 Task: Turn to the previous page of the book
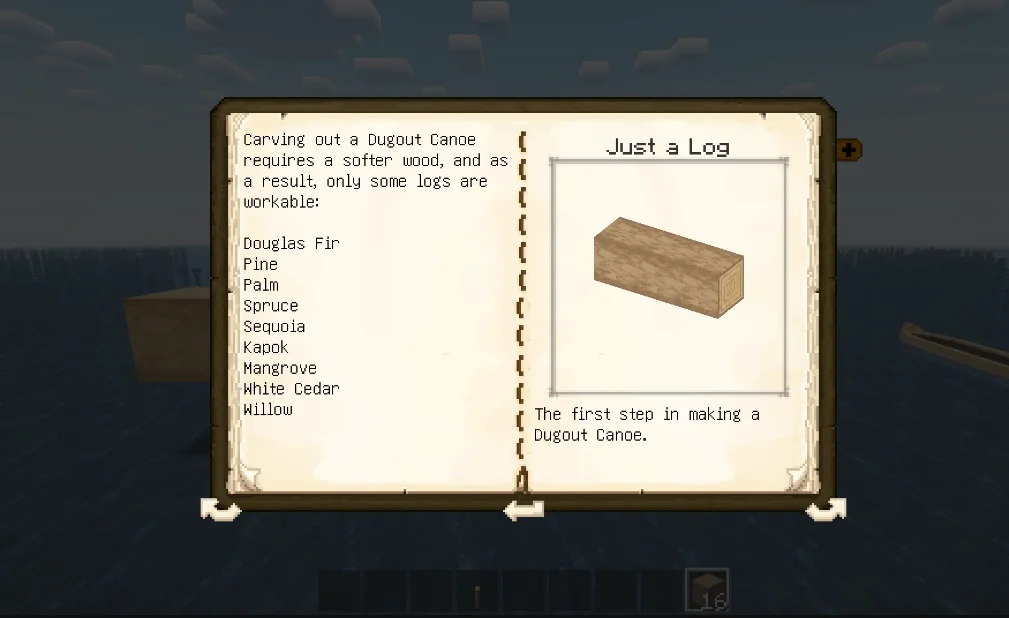pyautogui.click(x=220, y=510)
